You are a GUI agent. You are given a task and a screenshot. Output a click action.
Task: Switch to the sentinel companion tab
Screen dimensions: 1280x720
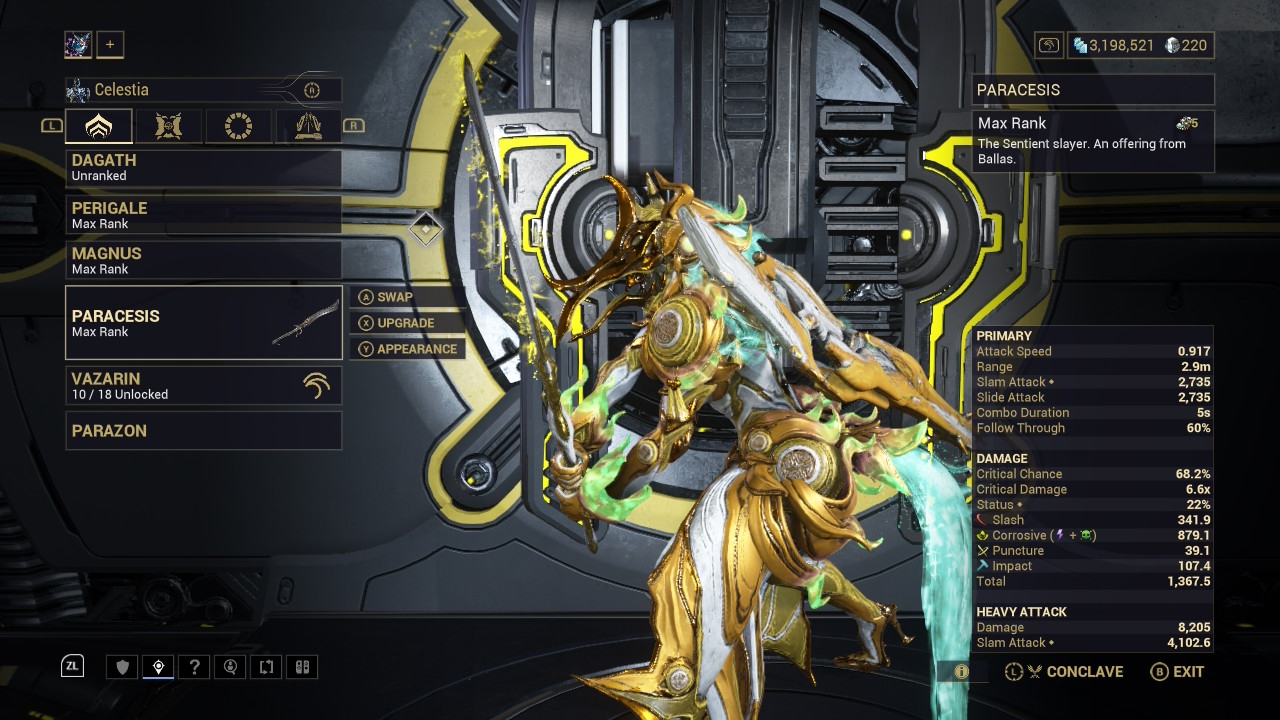click(x=169, y=126)
